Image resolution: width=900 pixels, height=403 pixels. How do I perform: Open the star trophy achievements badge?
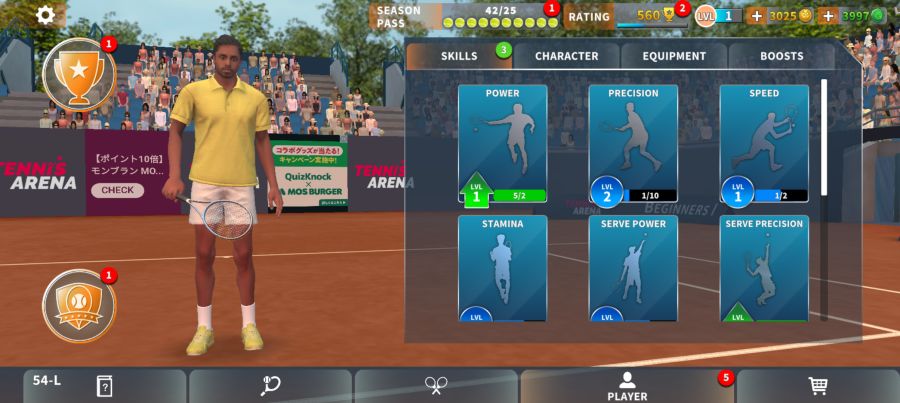click(78, 73)
